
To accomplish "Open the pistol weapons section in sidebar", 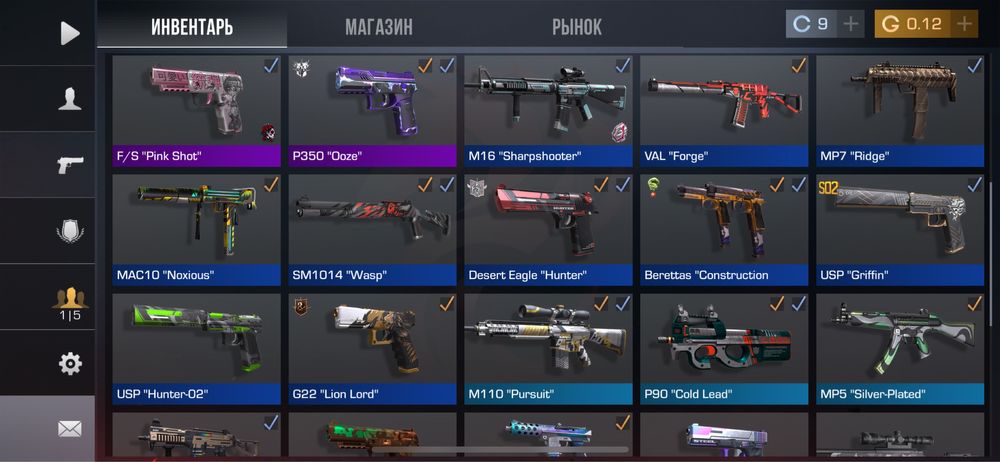I will pyautogui.click(x=69, y=165).
